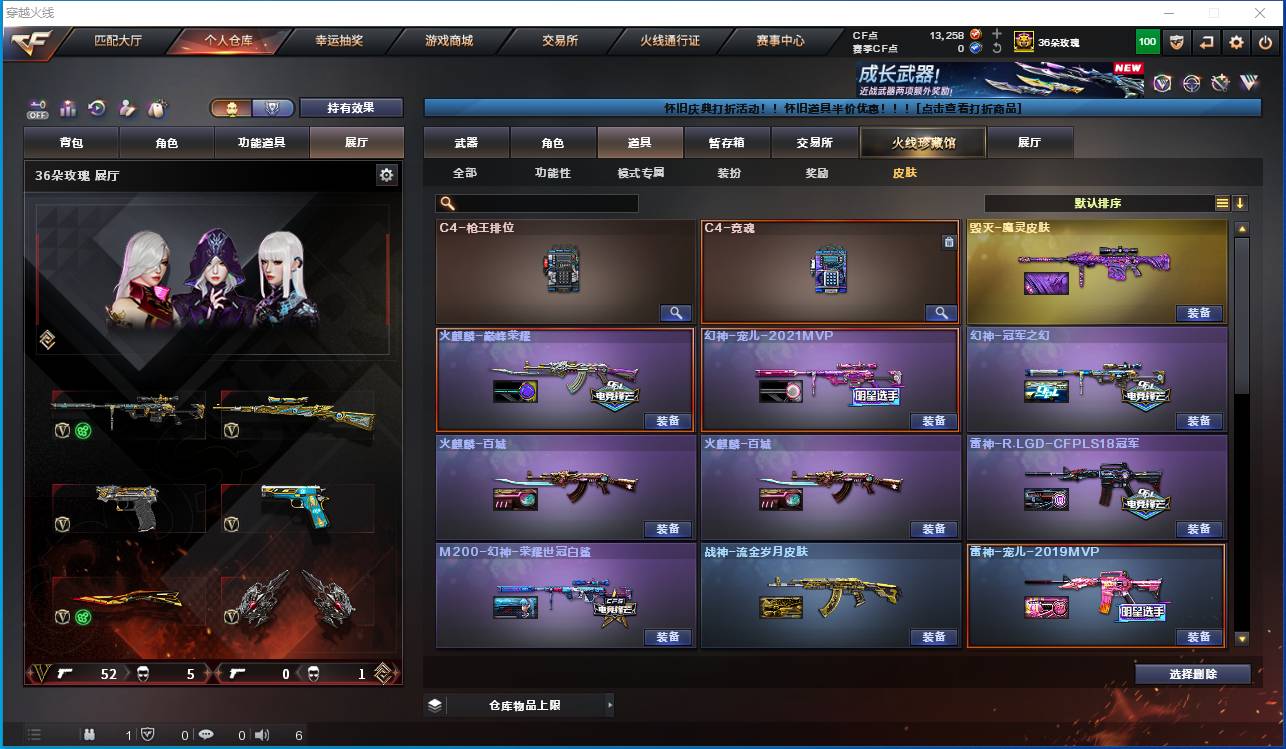Switch to the 火线珍藏馆 tab

pos(922,142)
